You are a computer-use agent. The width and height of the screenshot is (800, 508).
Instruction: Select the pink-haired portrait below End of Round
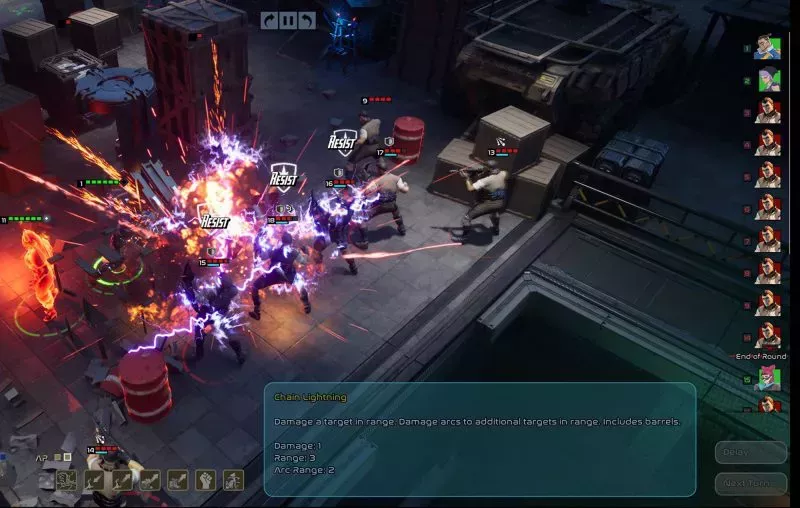[x=767, y=378]
